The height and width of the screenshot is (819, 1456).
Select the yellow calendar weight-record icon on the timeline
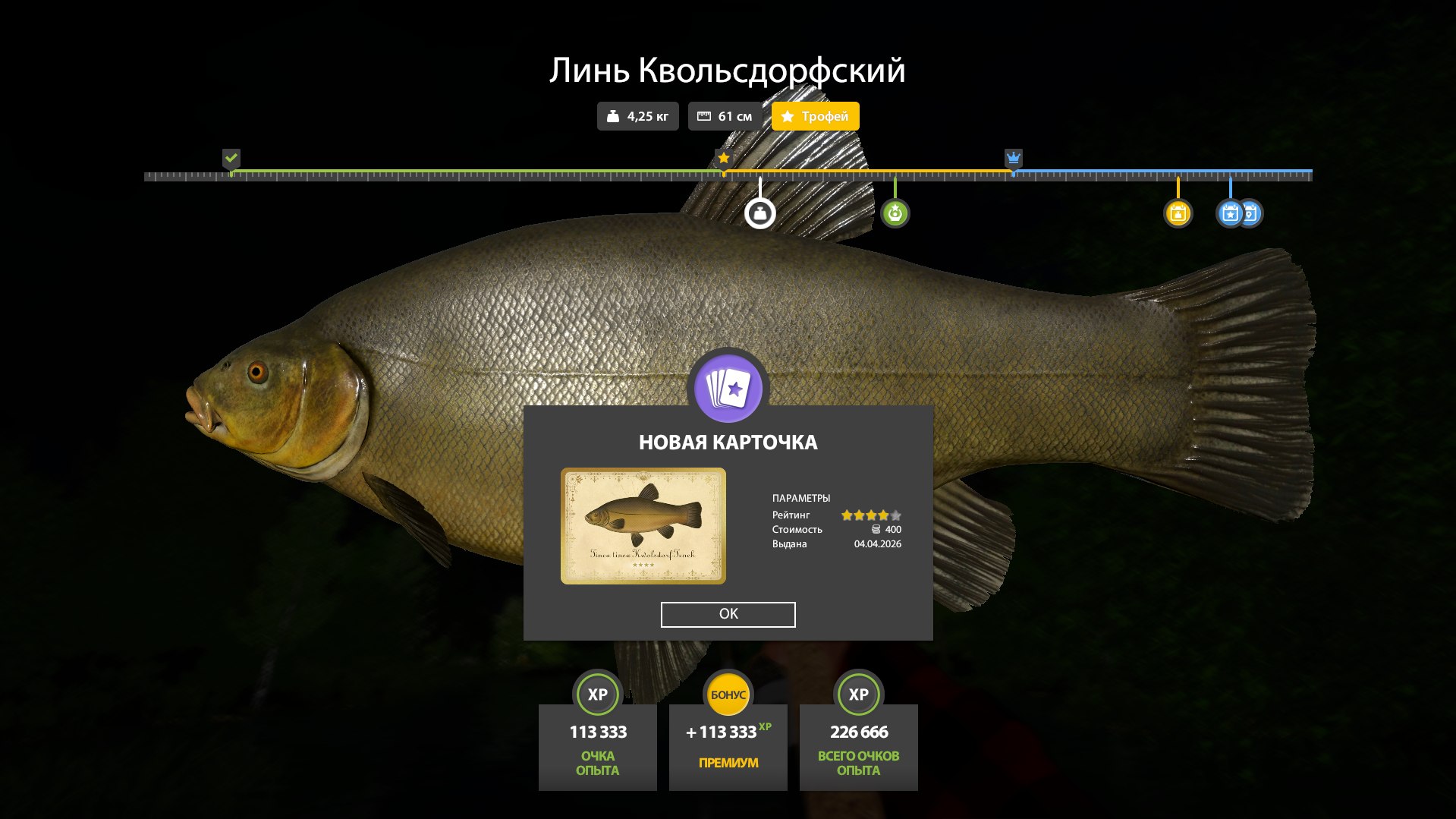coord(1177,215)
